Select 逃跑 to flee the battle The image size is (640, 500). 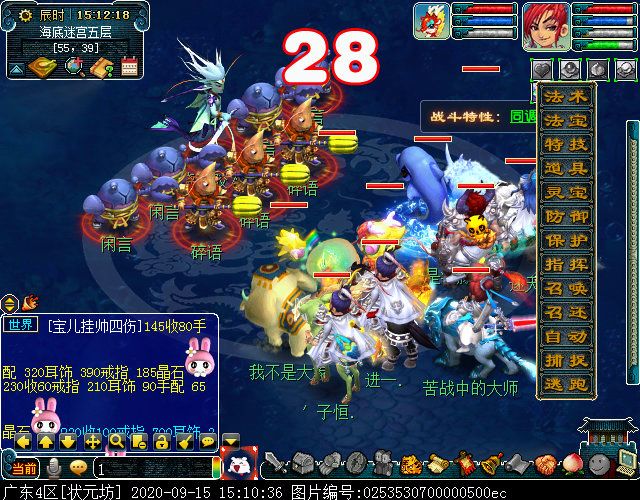[x=566, y=384]
